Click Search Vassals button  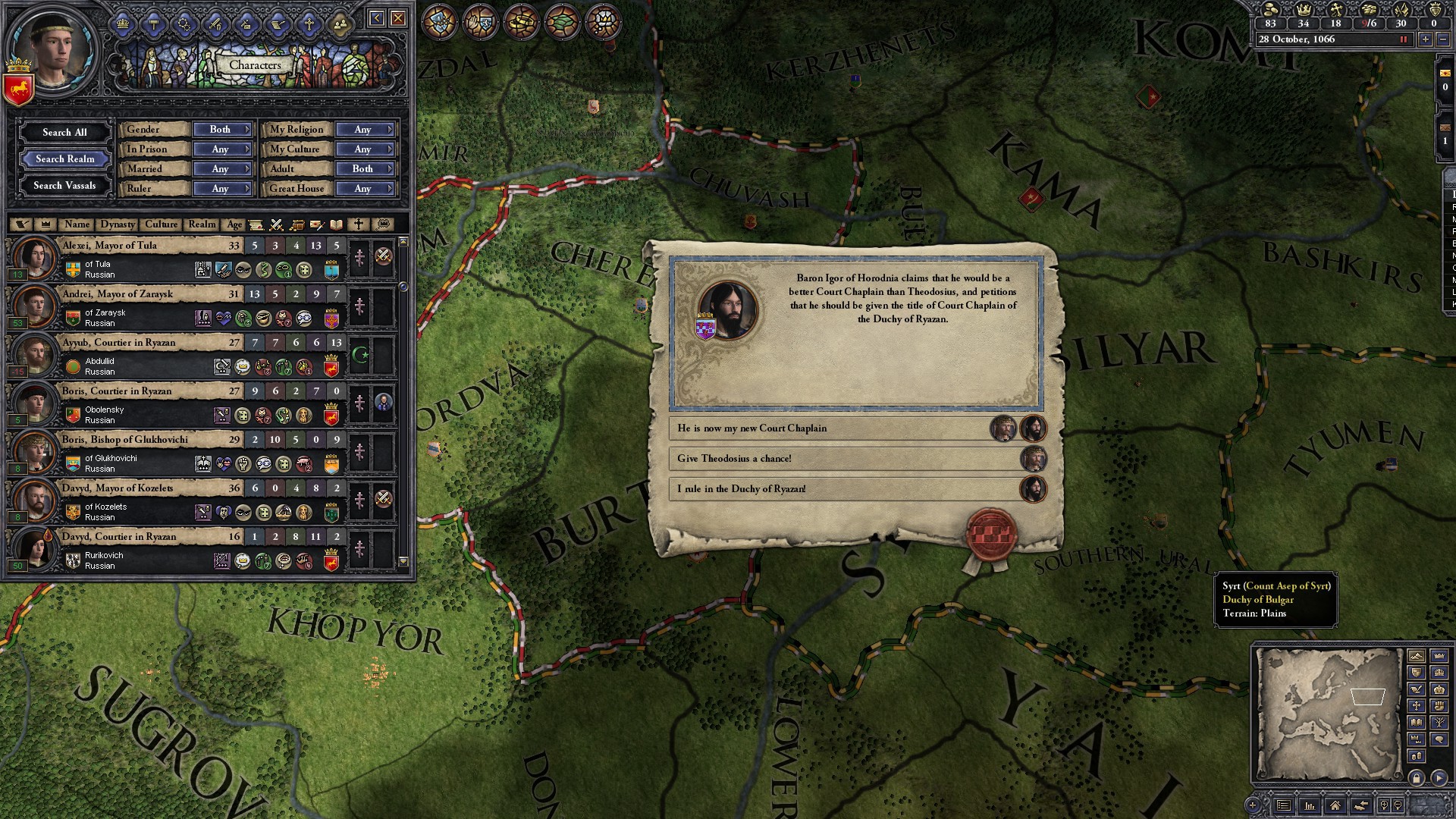(64, 185)
